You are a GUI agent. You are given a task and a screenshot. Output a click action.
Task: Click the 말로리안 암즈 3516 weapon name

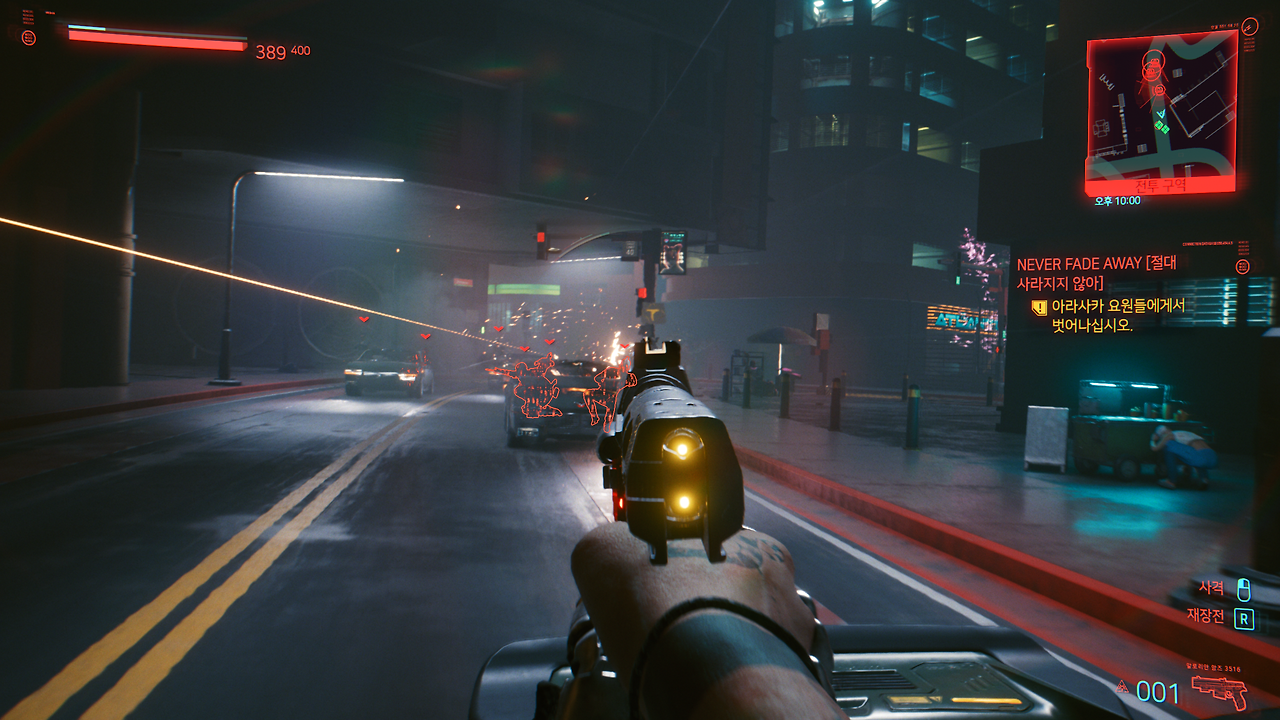click(1212, 668)
